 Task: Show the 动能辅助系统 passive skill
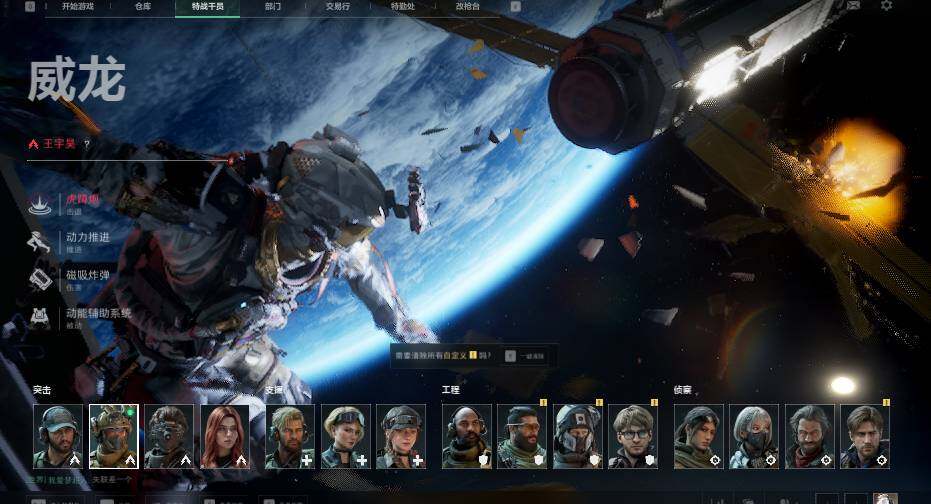(x=98, y=314)
